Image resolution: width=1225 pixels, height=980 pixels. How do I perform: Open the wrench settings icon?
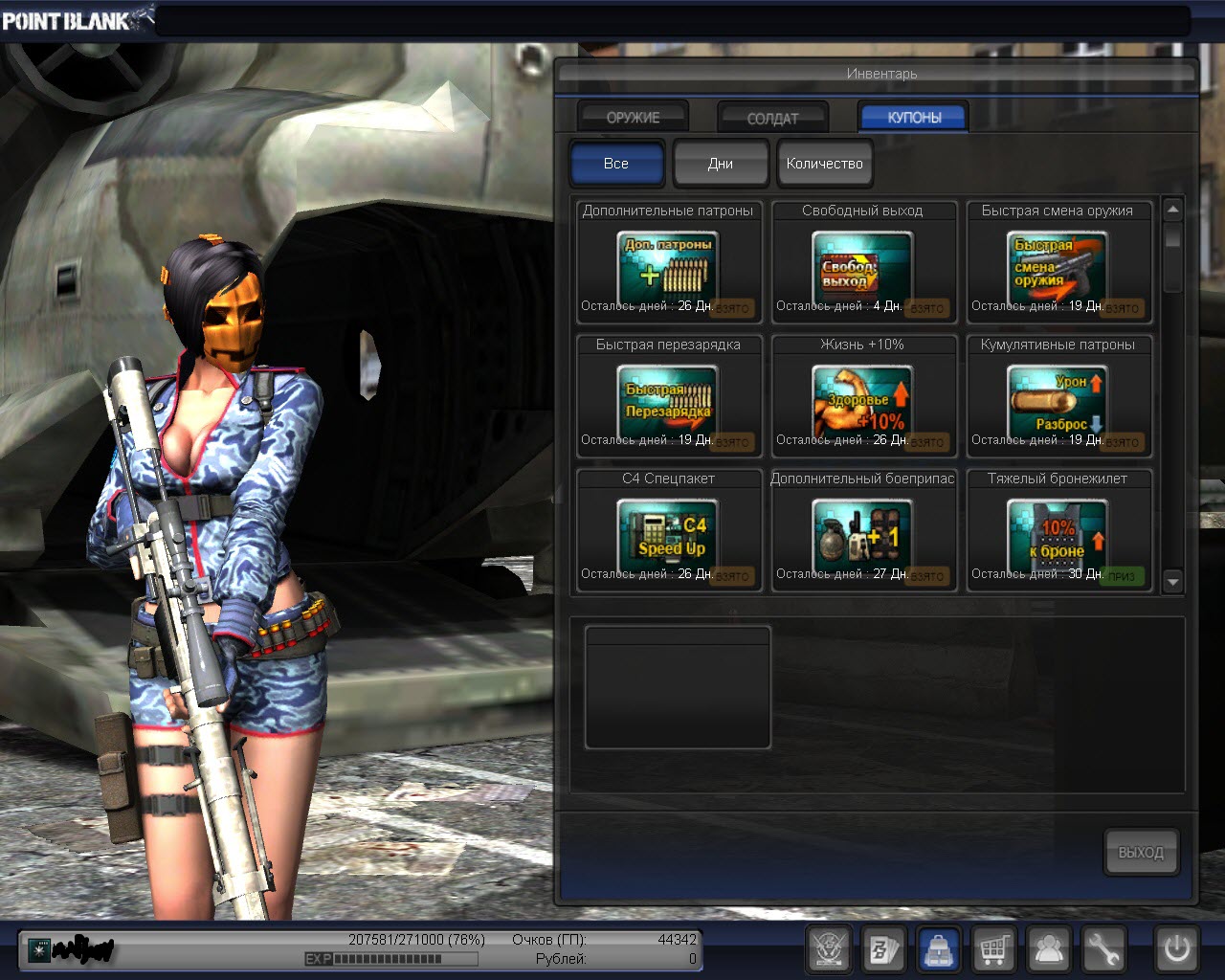1104,949
